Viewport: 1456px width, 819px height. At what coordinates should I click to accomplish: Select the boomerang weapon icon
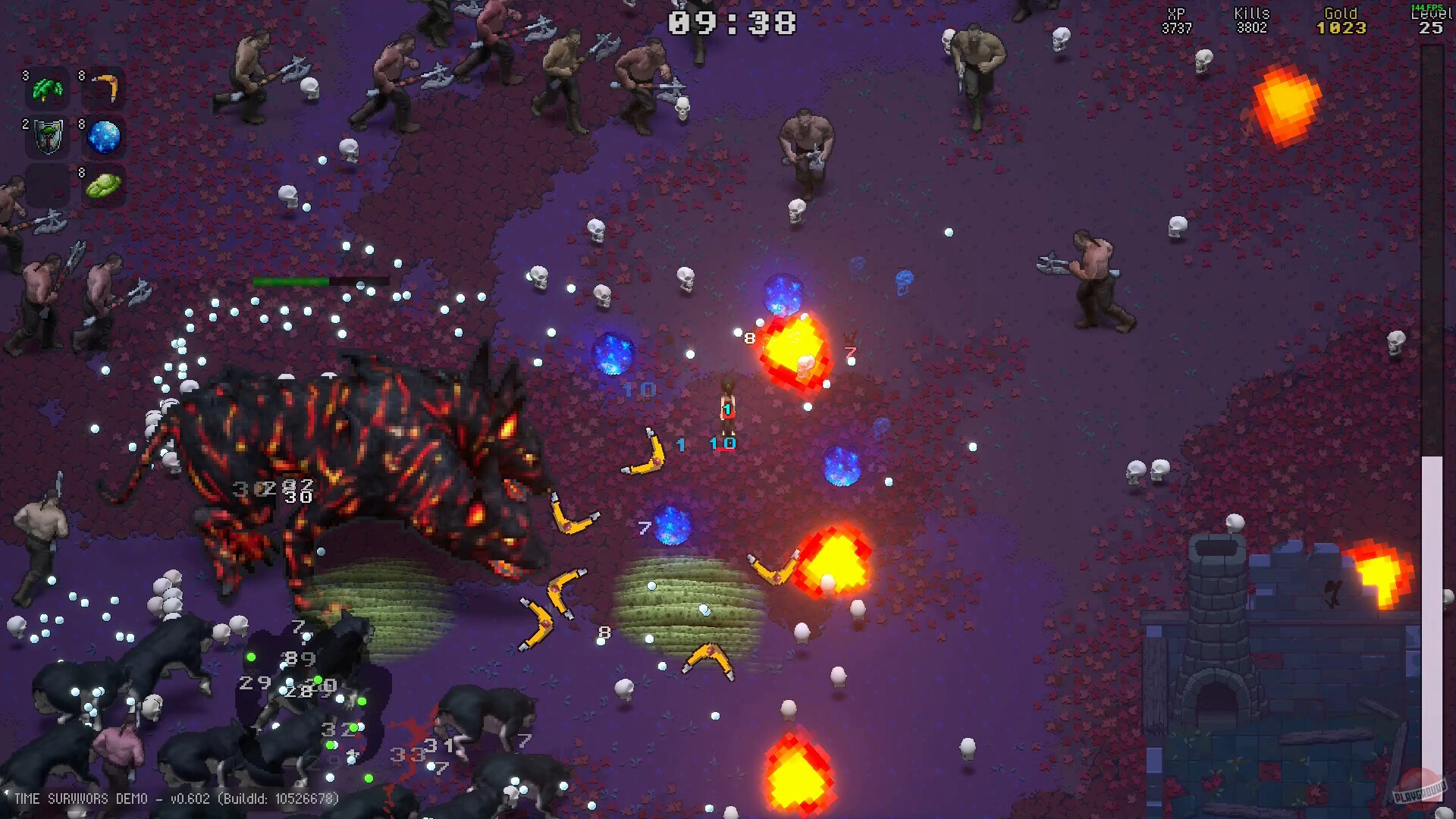click(x=106, y=88)
